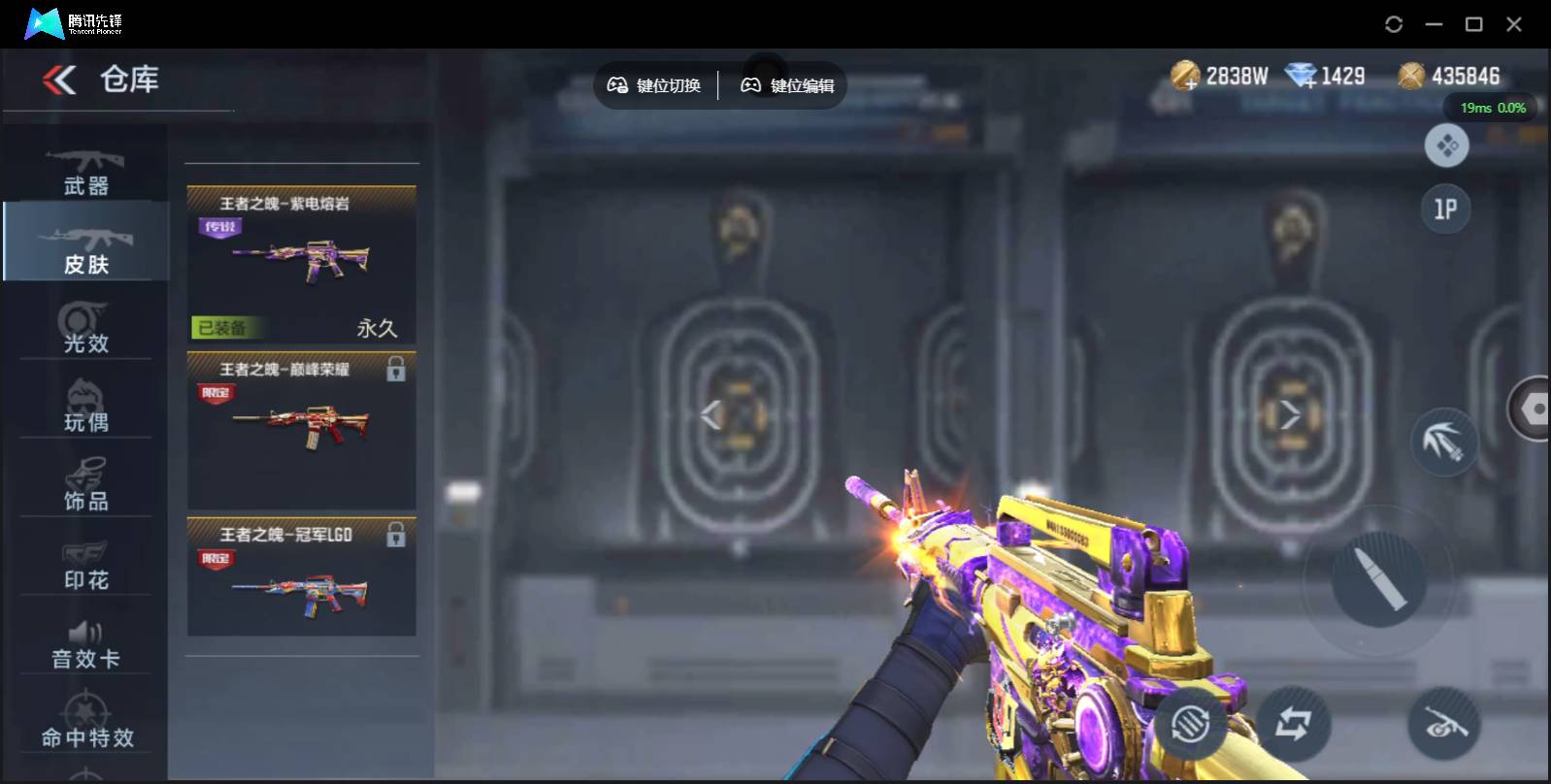This screenshot has height=784, width=1551.
Task: Open 键位编辑 key mapping editor
Action: pos(787,85)
